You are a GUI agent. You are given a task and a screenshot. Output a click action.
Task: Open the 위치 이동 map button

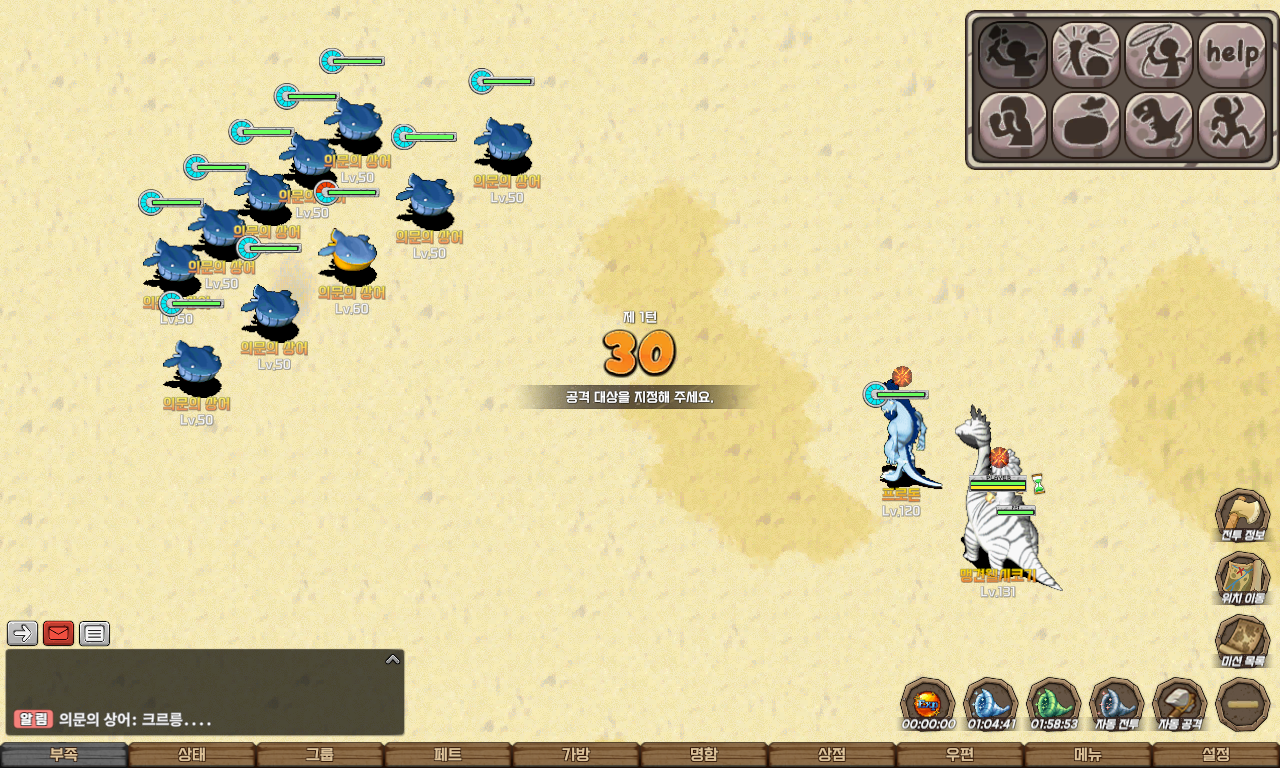(1242, 578)
